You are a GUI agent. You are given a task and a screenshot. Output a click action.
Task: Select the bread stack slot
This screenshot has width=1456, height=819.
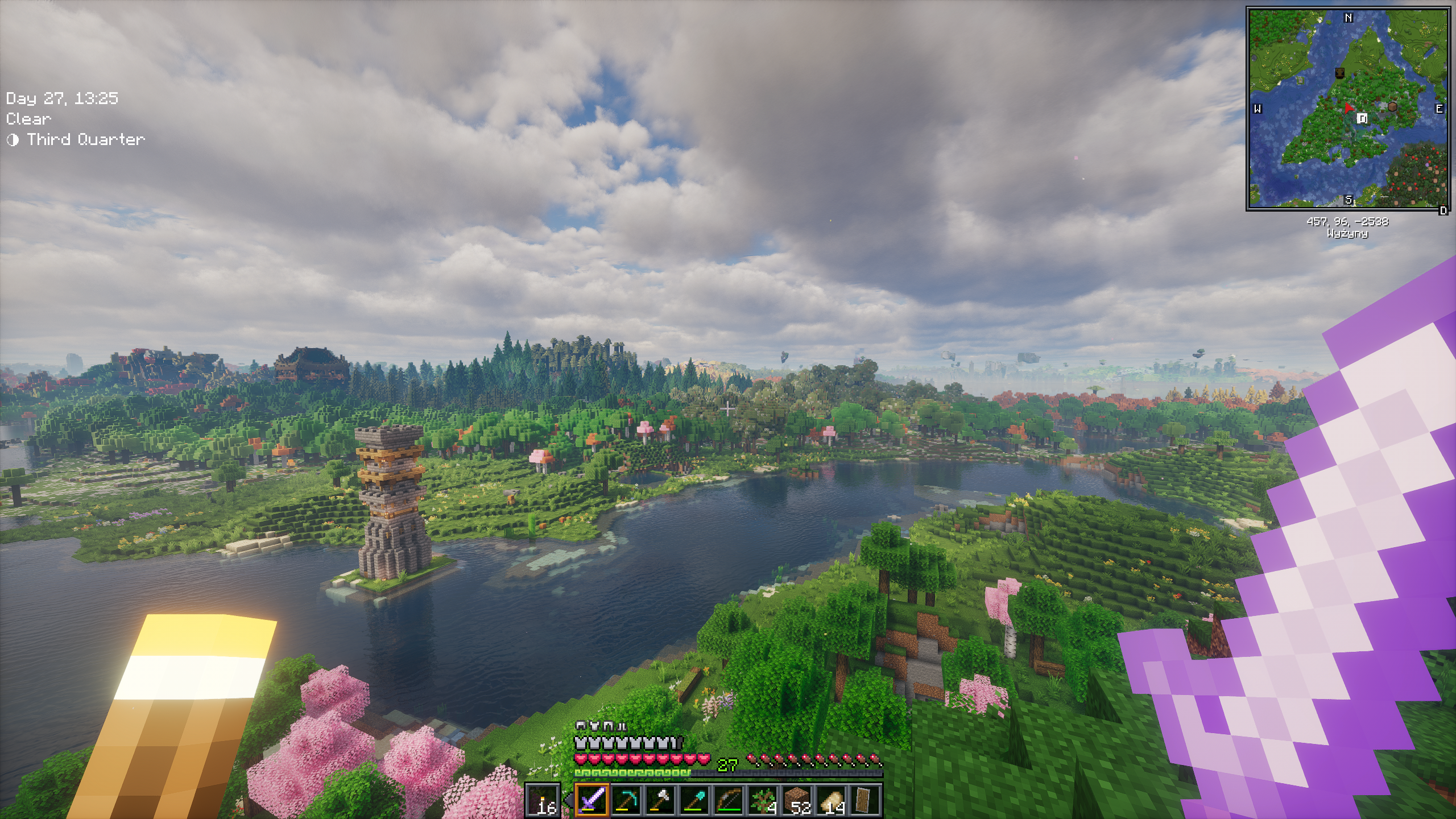831,800
